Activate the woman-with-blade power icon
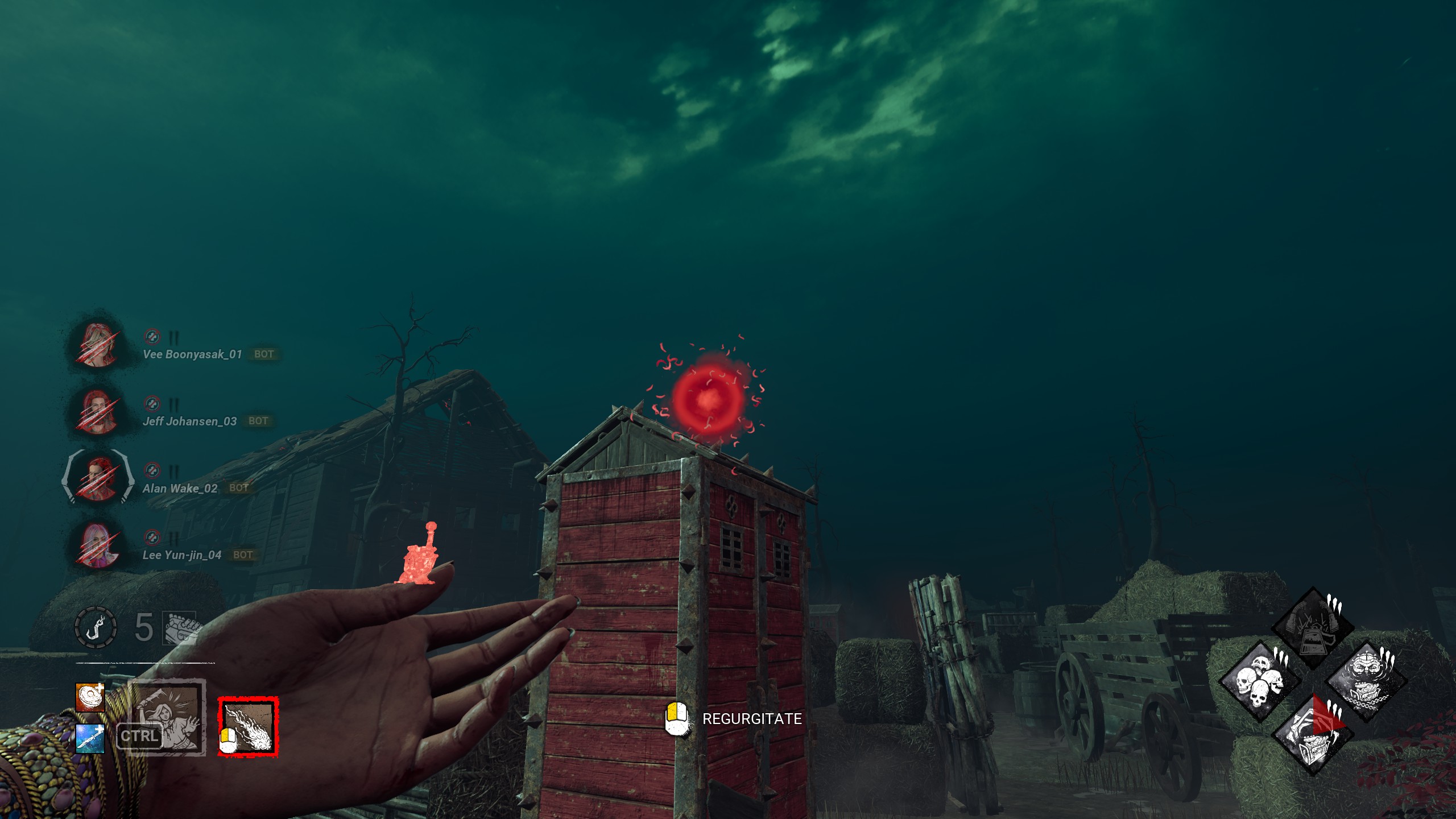 [167, 718]
